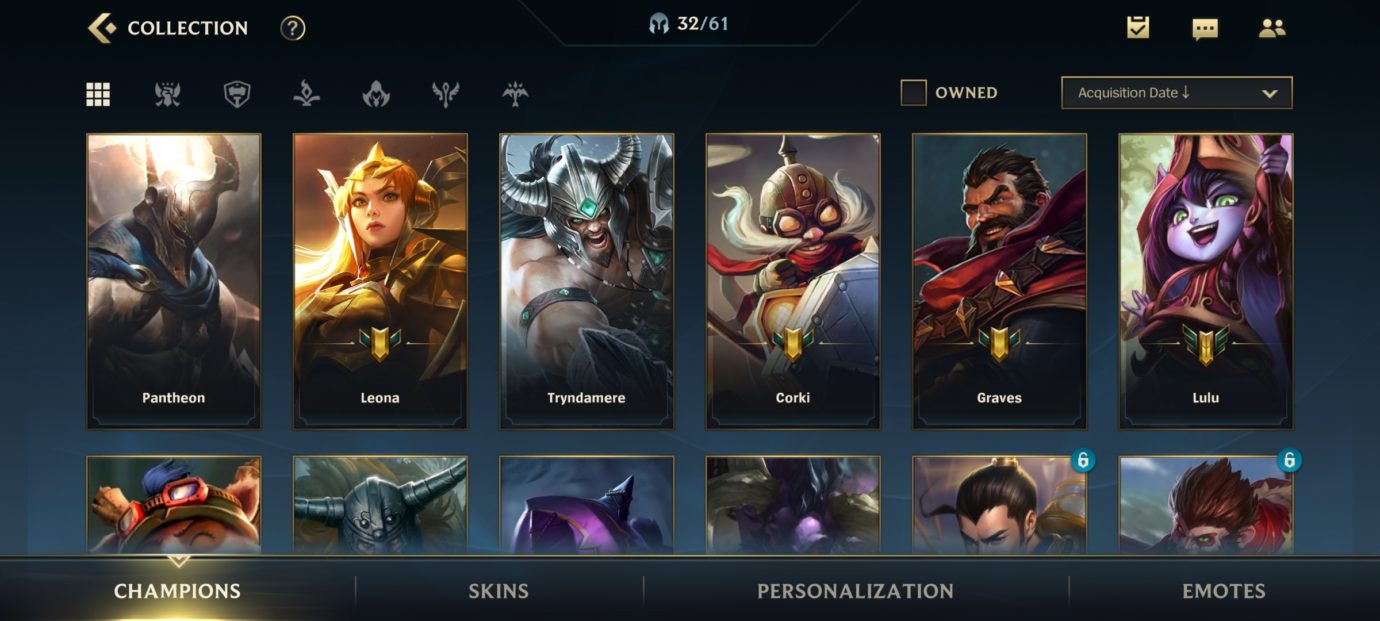This screenshot has width=1380, height=621.
Task: Go back from the Collection screen
Action: (x=102, y=28)
